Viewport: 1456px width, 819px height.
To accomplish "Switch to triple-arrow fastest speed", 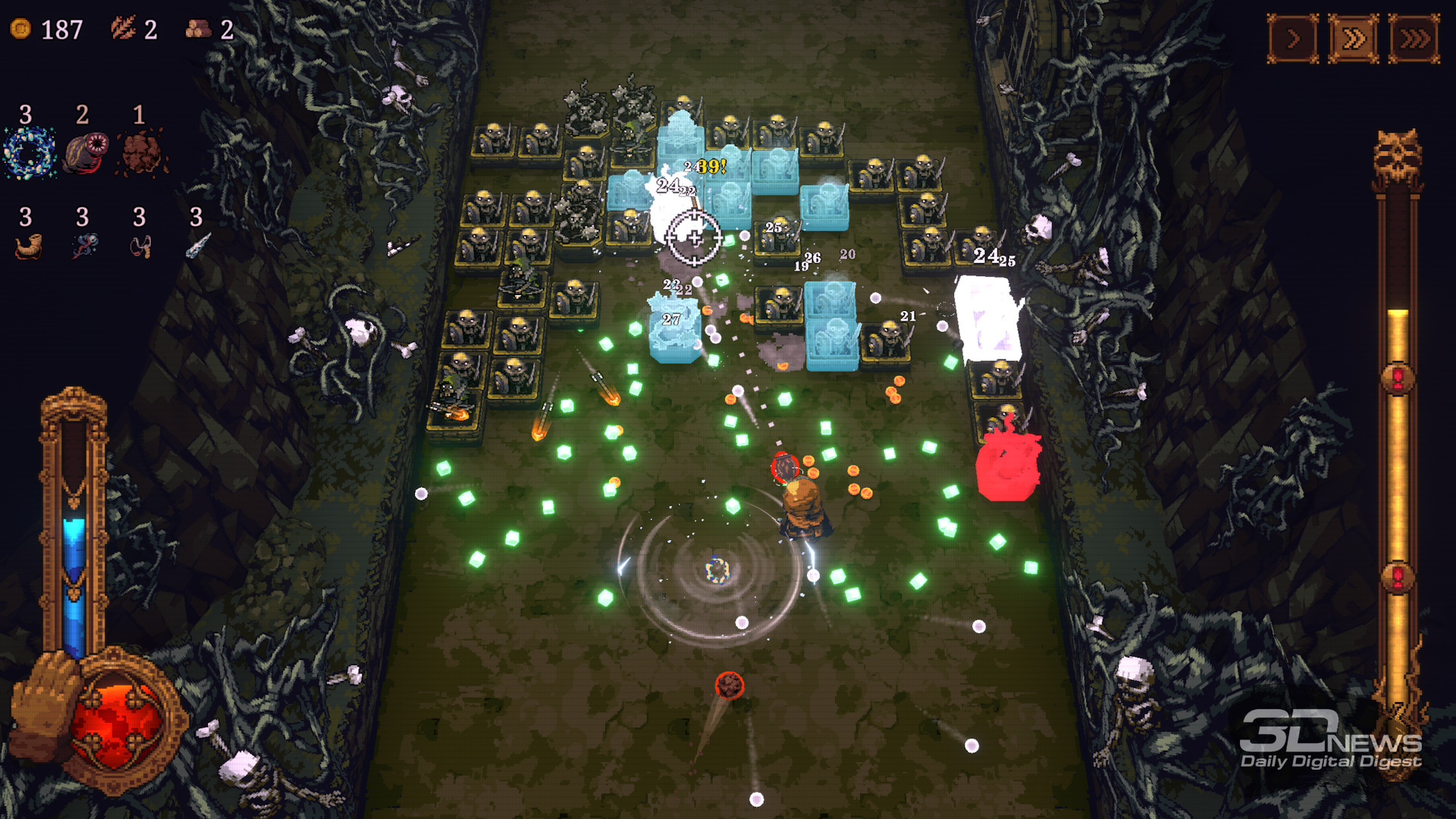I will point(1414,39).
